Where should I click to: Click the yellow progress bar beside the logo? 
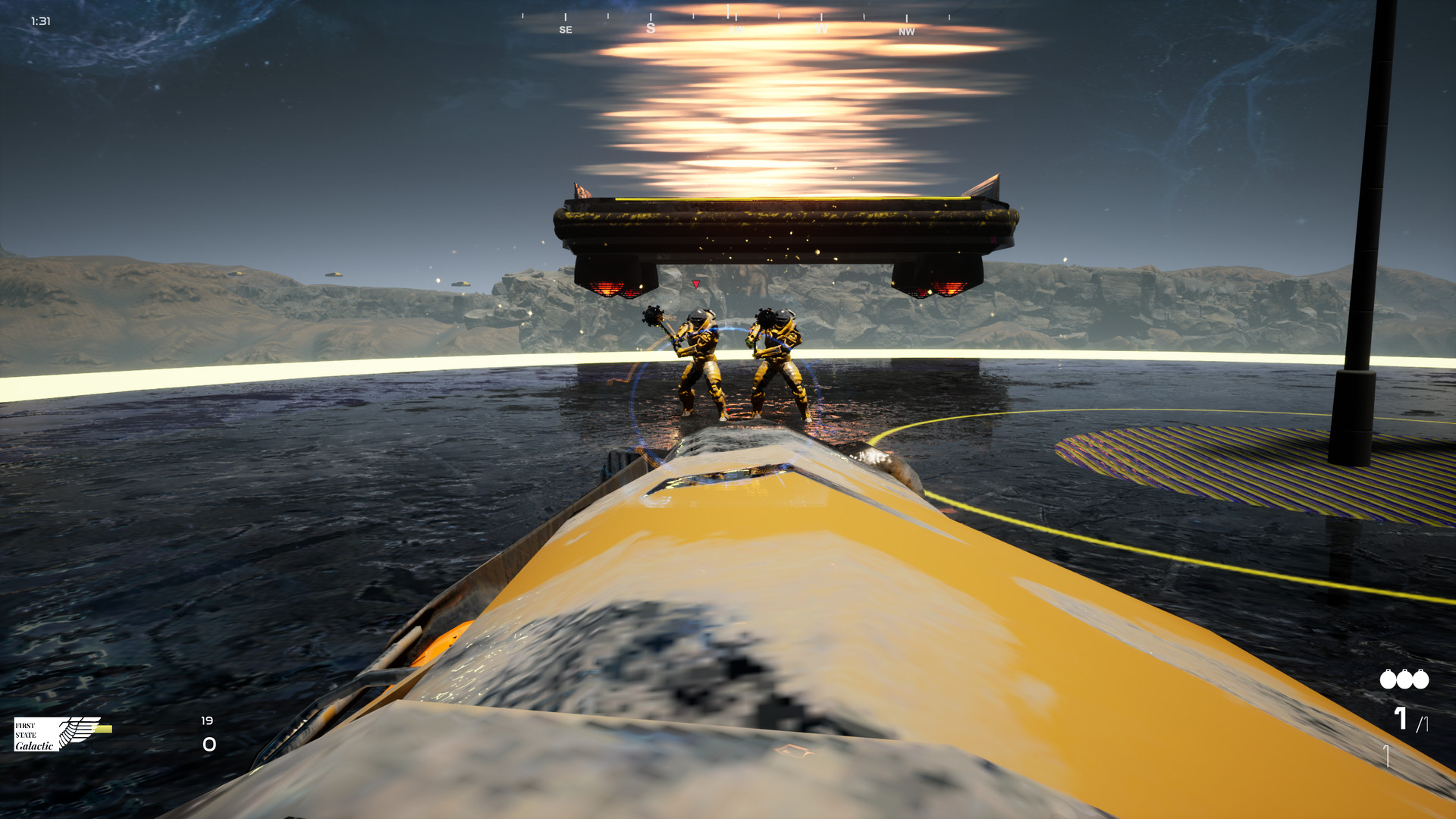101,728
